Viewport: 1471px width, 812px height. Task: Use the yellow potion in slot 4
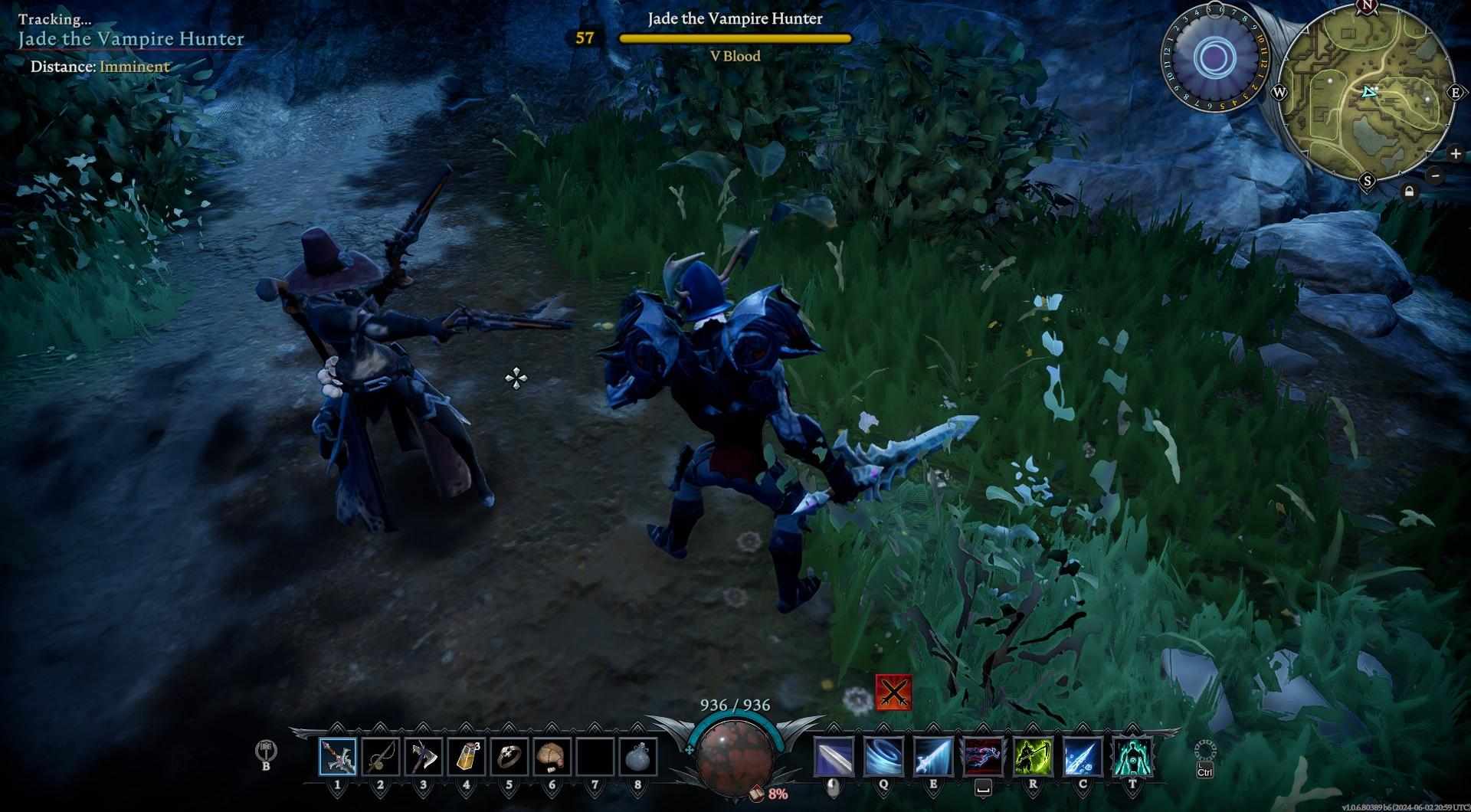click(466, 757)
